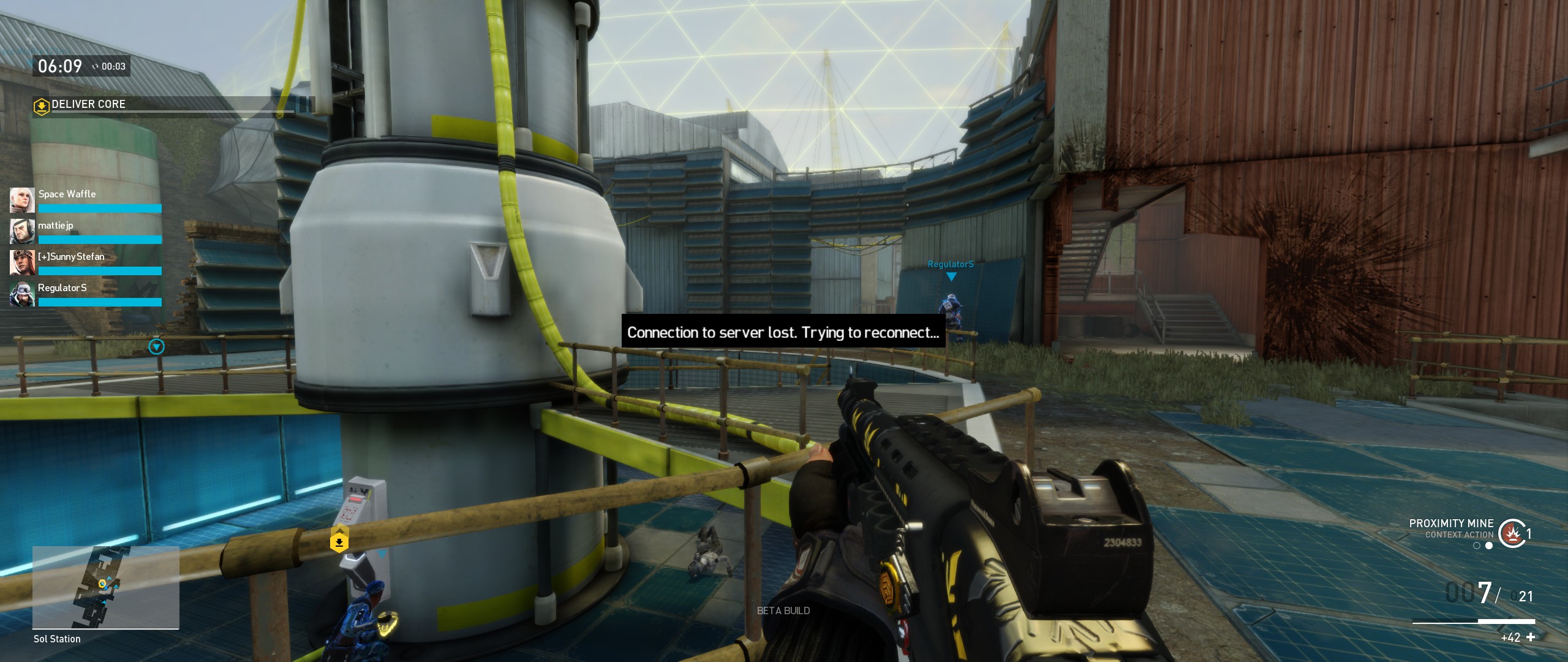Click the yellow Deliver Core objective icon
This screenshot has width=1568, height=662.
pyautogui.click(x=41, y=107)
